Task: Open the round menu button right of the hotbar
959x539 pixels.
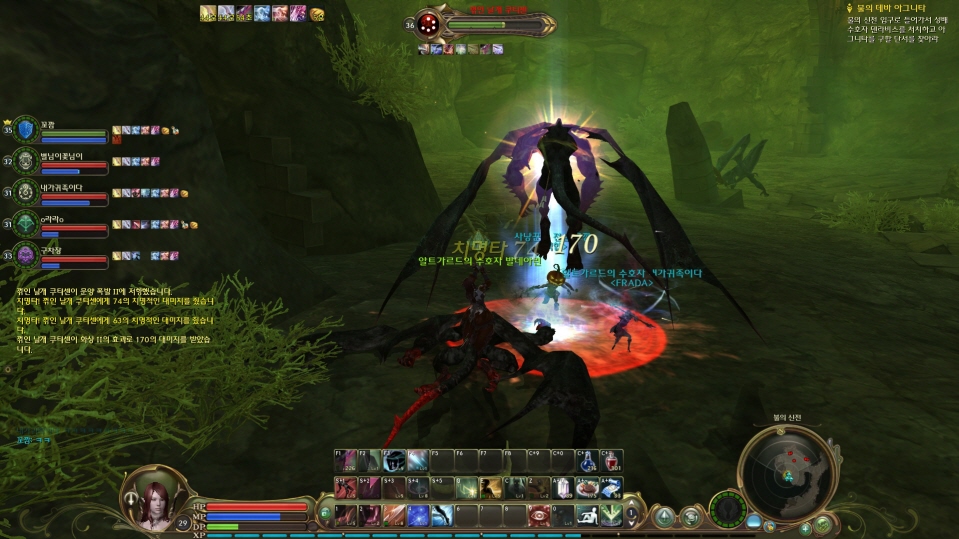Action: (662, 515)
